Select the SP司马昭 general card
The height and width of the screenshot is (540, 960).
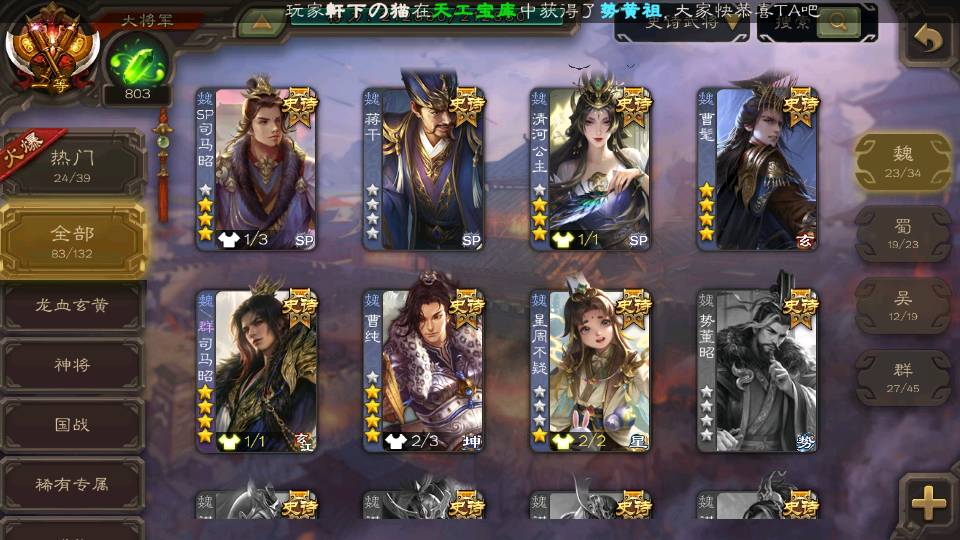point(256,168)
